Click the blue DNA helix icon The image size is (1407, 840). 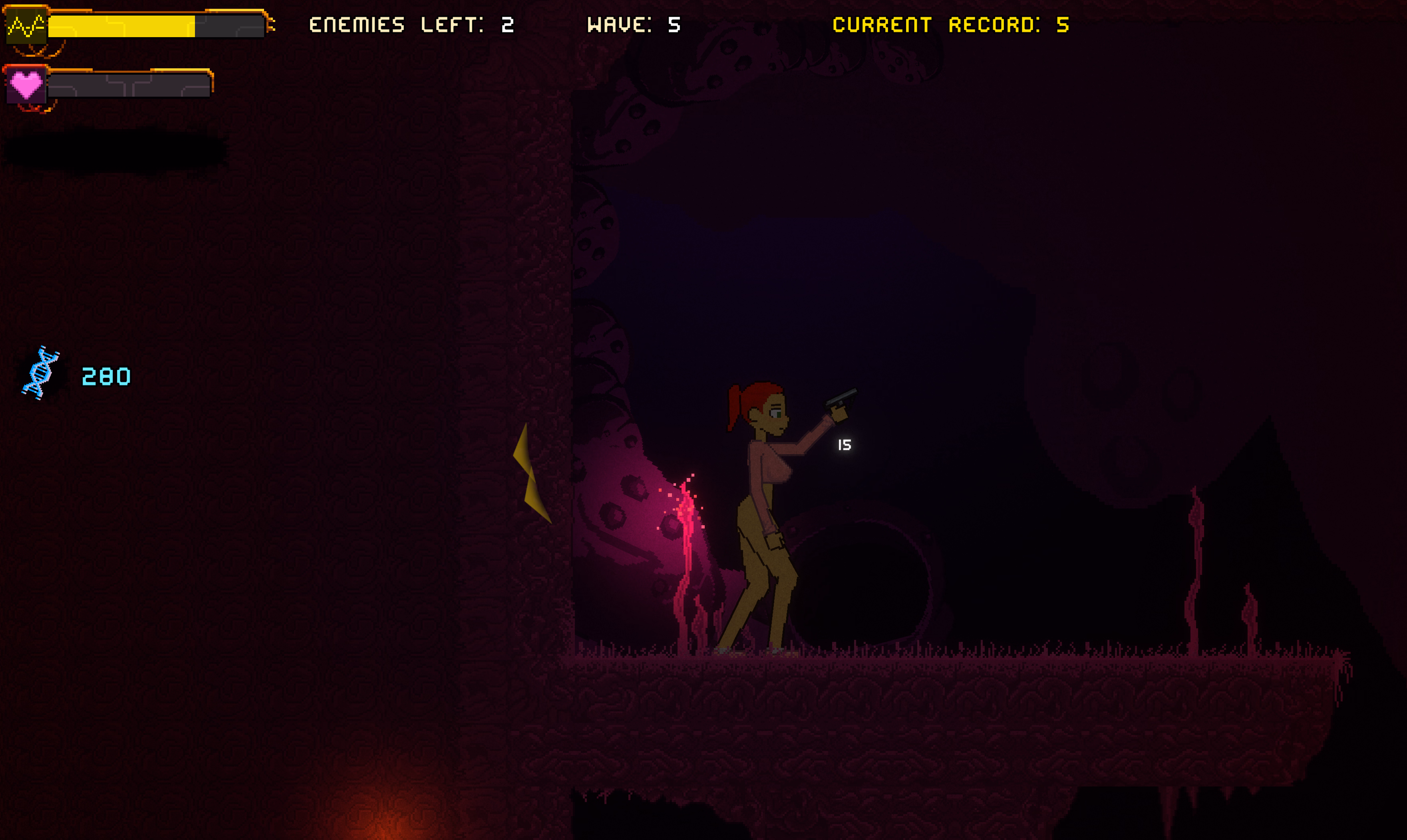pyautogui.click(x=41, y=373)
